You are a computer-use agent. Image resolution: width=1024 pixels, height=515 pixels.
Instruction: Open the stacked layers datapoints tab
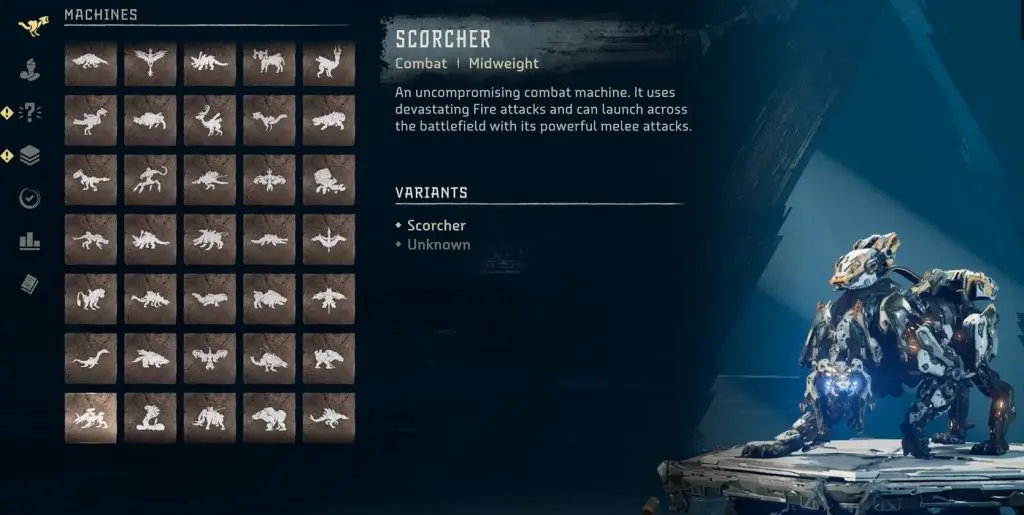(30, 155)
